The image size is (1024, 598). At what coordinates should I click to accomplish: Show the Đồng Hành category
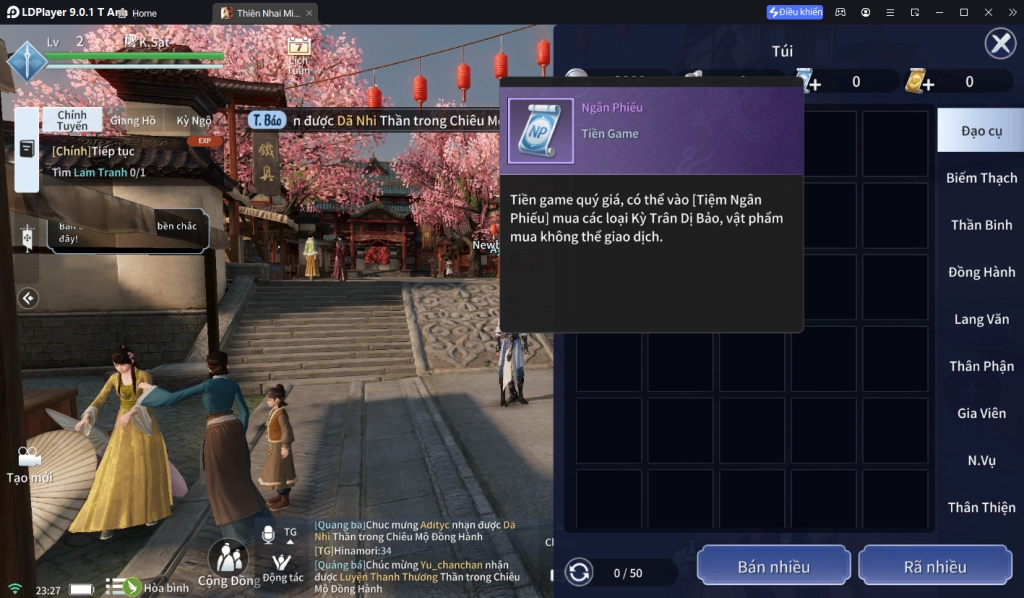[981, 272]
